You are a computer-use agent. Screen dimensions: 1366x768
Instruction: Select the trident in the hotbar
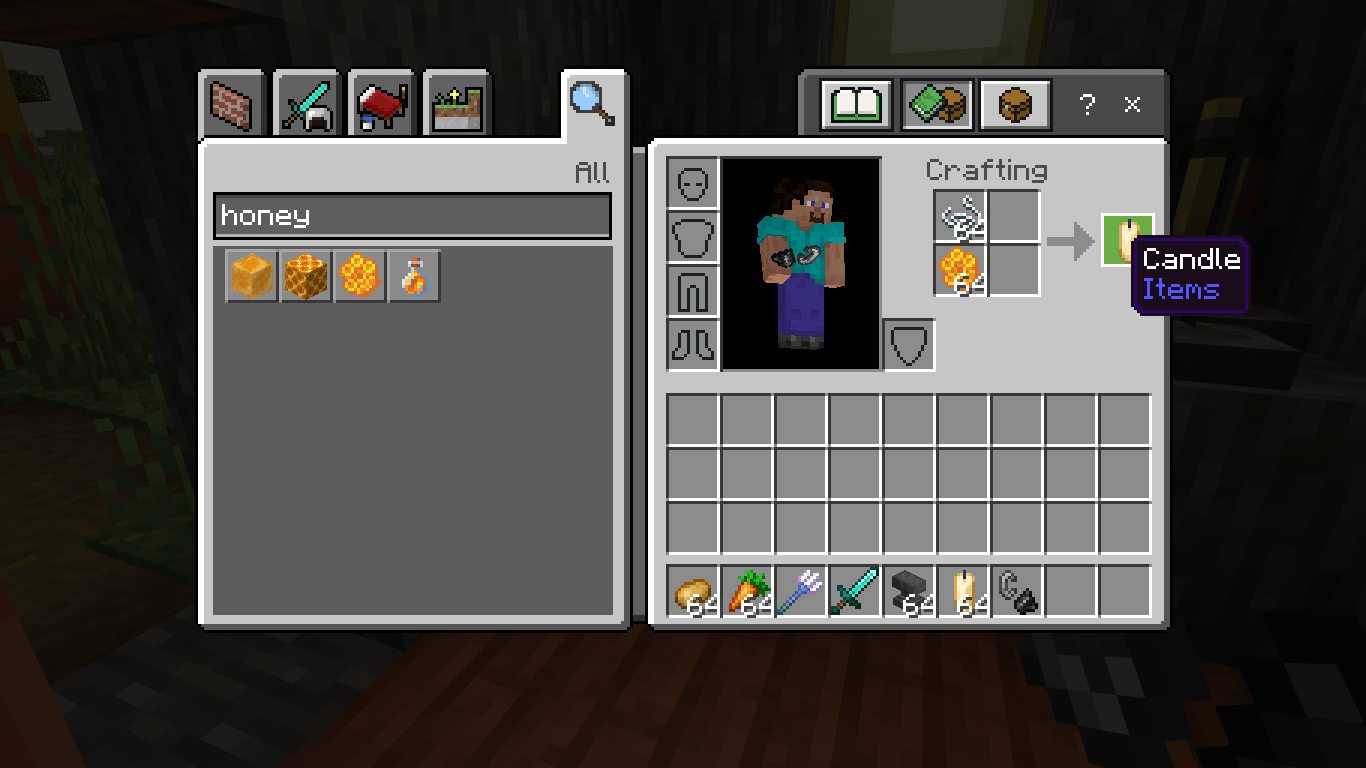coord(801,592)
